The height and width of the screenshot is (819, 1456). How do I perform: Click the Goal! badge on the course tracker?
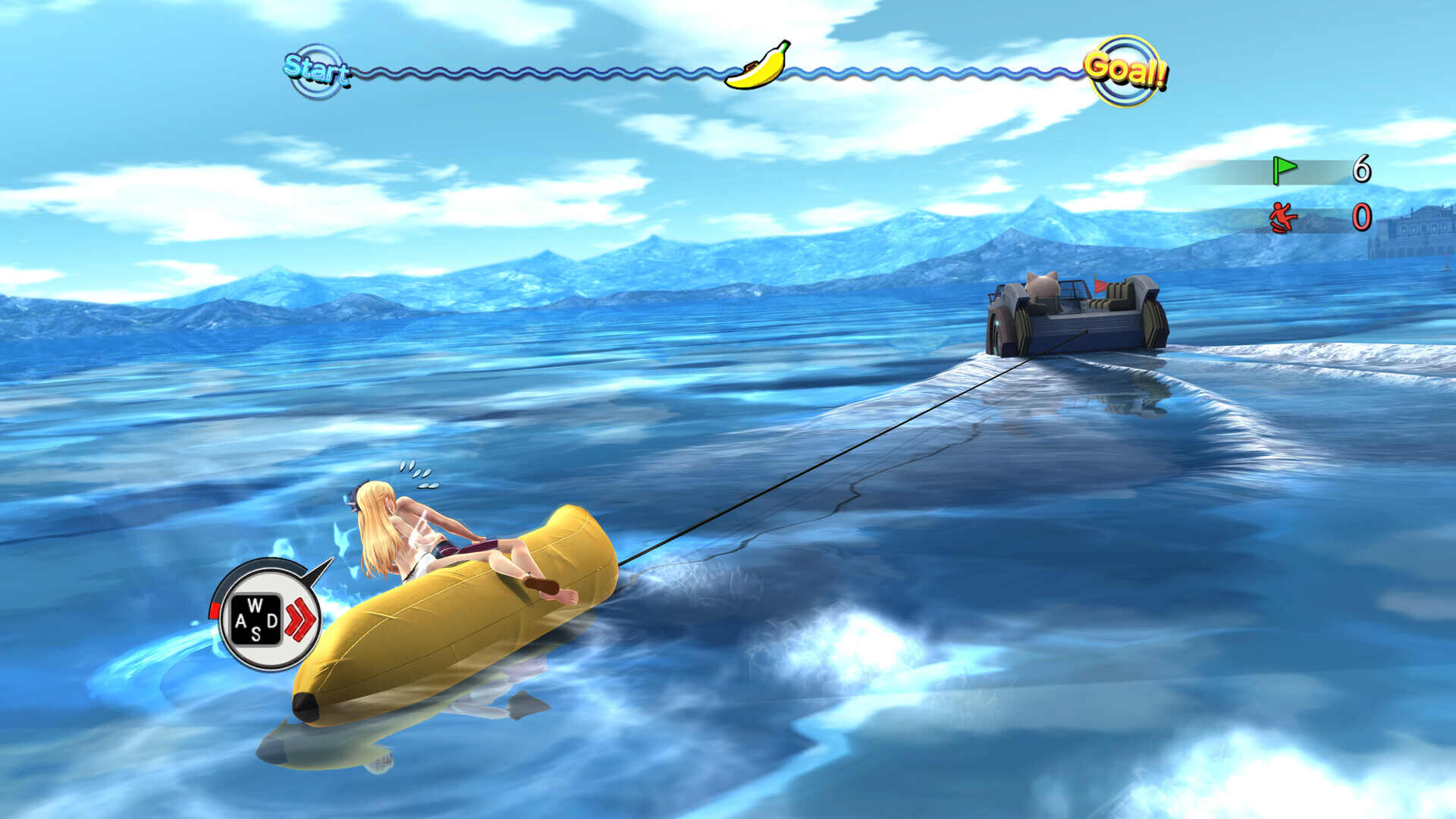pyautogui.click(x=1125, y=71)
